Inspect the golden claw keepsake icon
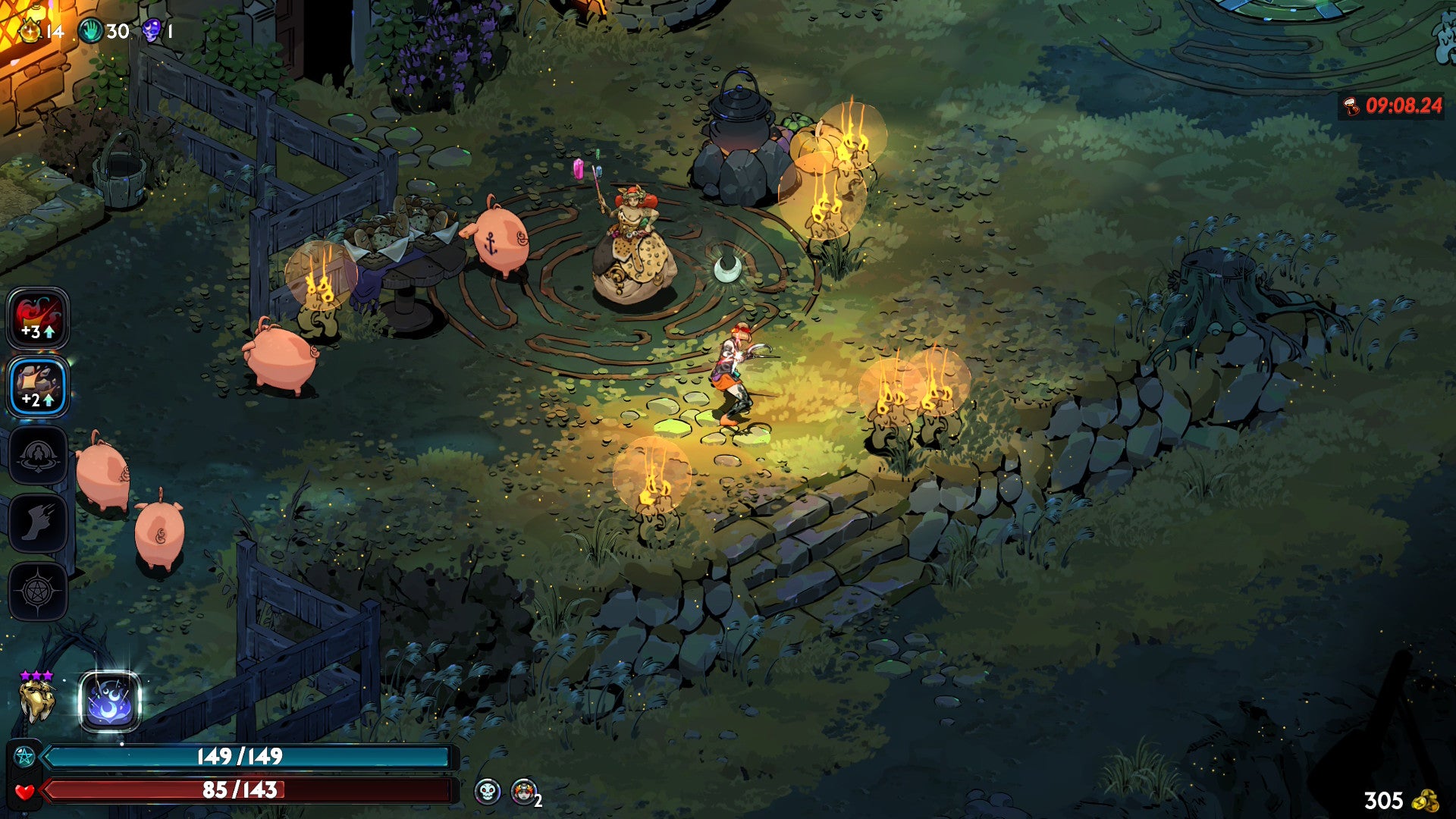The height and width of the screenshot is (819, 1456). click(36, 699)
